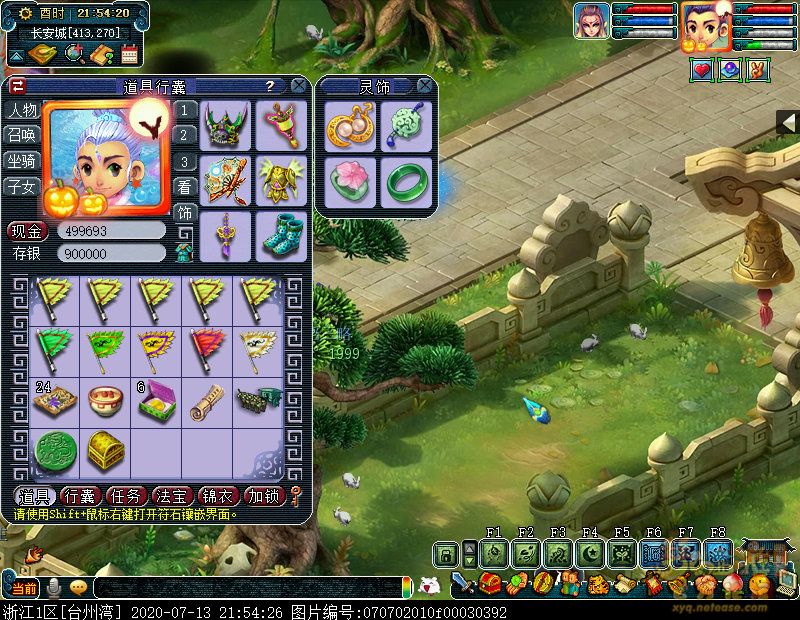Image resolution: width=800 pixels, height=620 pixels.
Task: Activate the crescent moon skill on F4
Action: (x=590, y=553)
